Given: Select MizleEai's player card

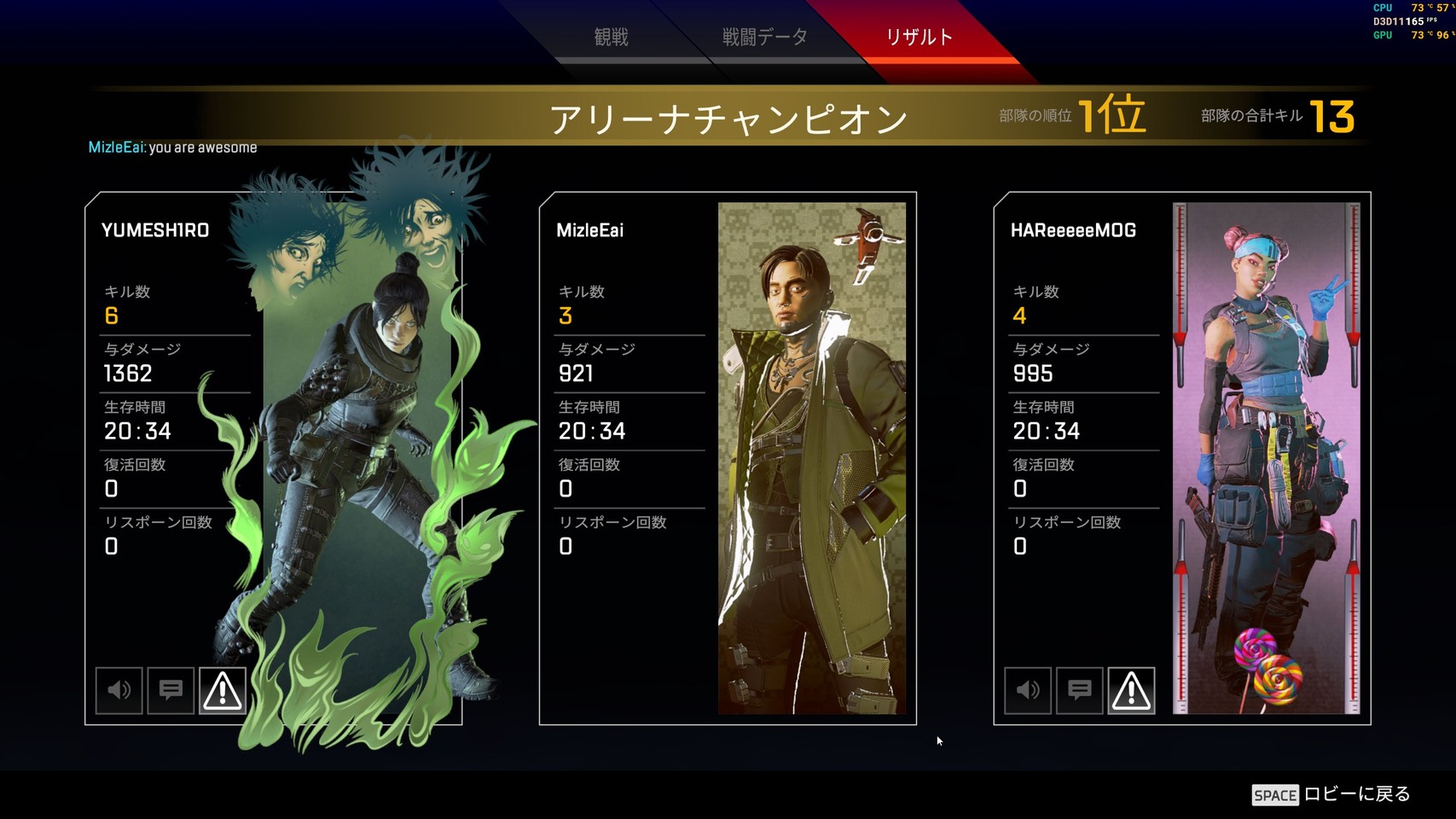Looking at the screenshot, I should point(728,458).
